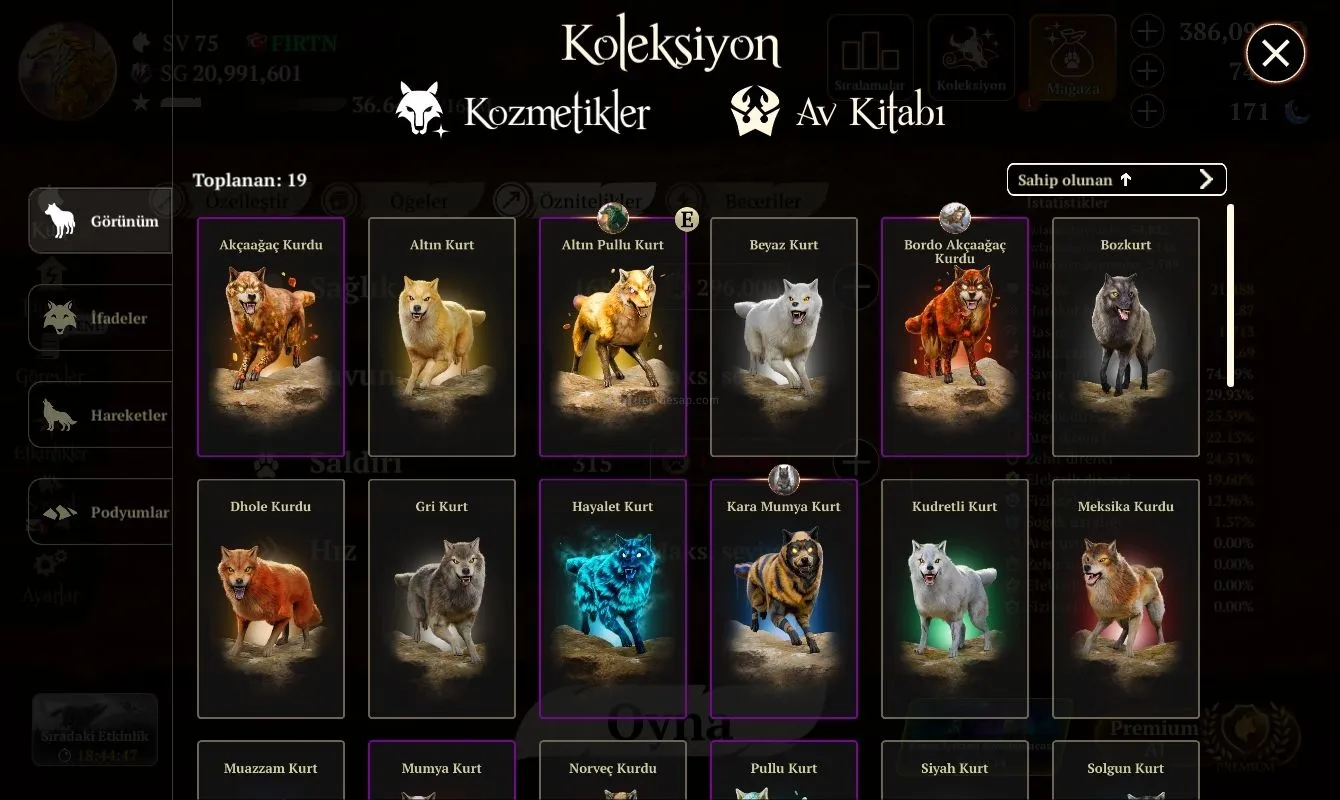Pick the Altın Kurt skin card
Screen dimensions: 1340x800
coord(442,337)
